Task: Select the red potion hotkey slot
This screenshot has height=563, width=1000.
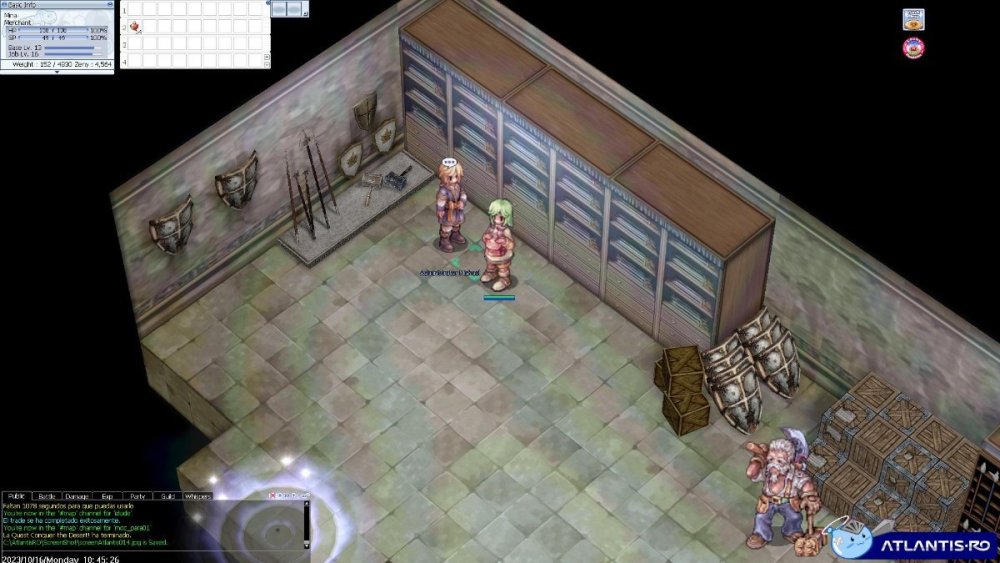Action: [133, 26]
